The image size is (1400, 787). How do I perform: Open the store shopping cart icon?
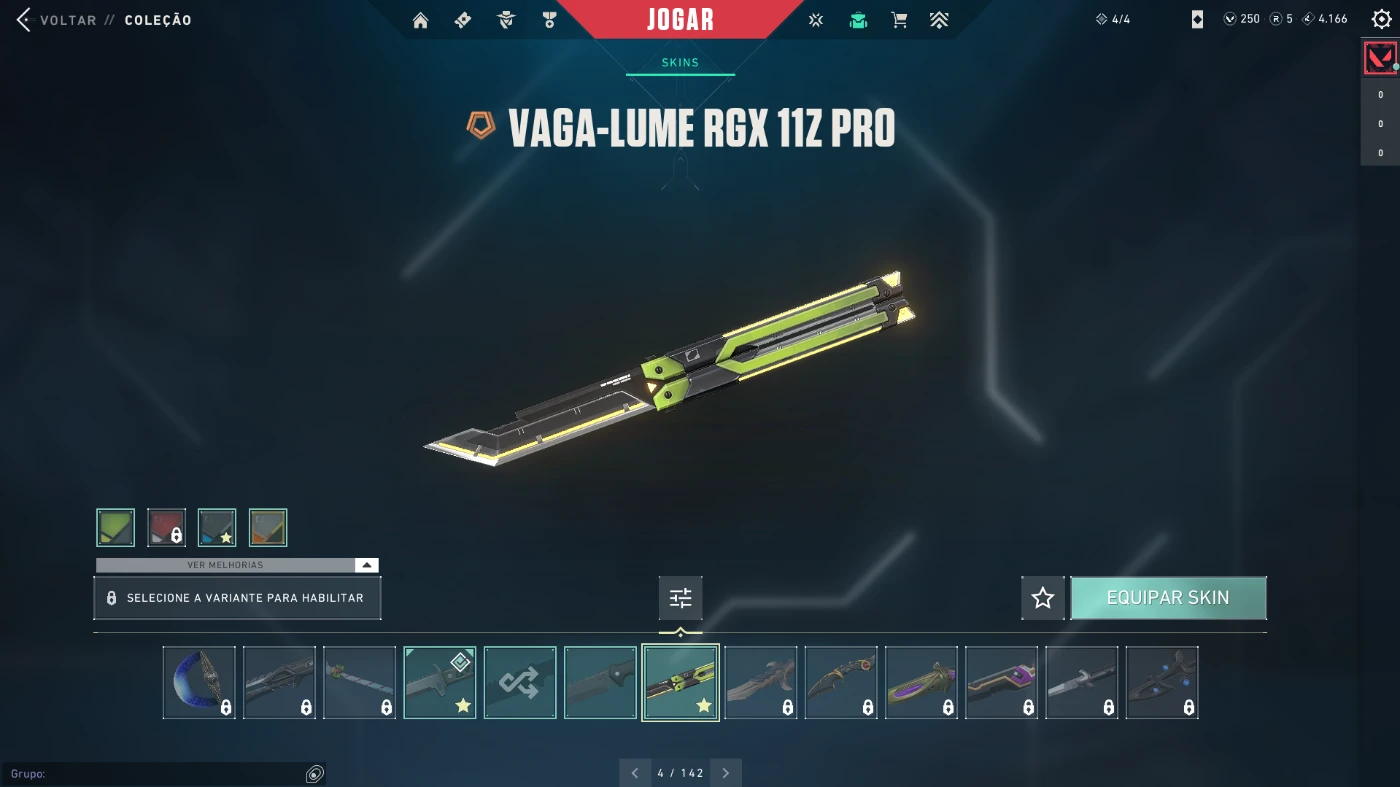899,20
